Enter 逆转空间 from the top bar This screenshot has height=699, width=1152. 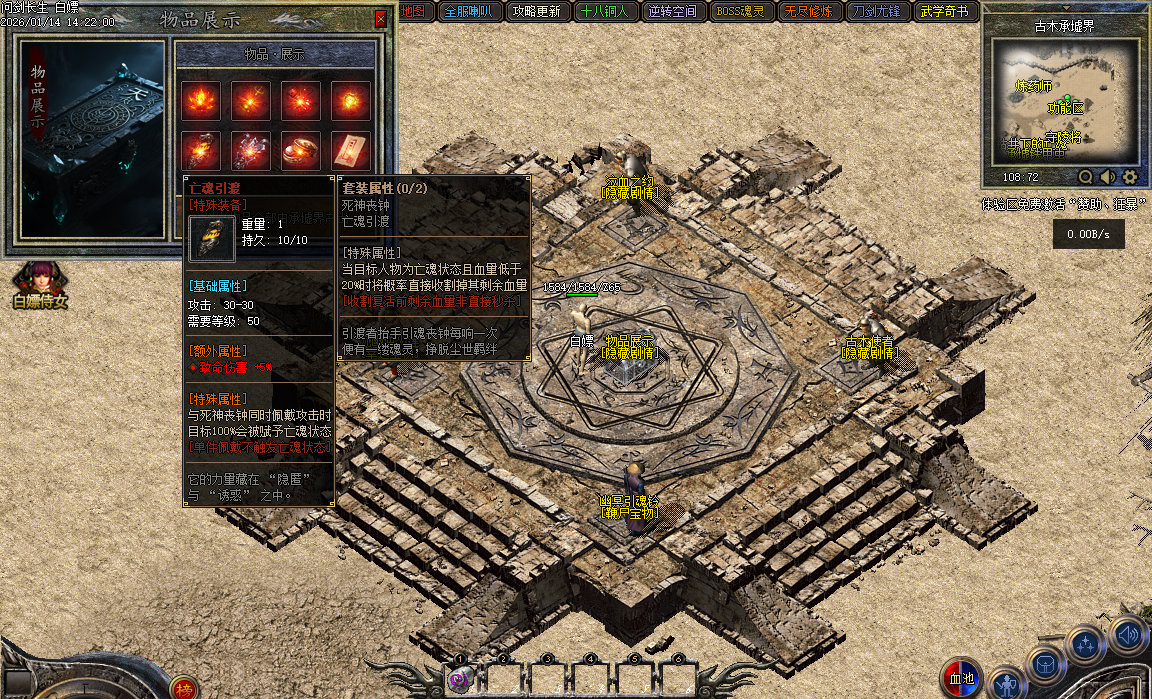point(672,12)
